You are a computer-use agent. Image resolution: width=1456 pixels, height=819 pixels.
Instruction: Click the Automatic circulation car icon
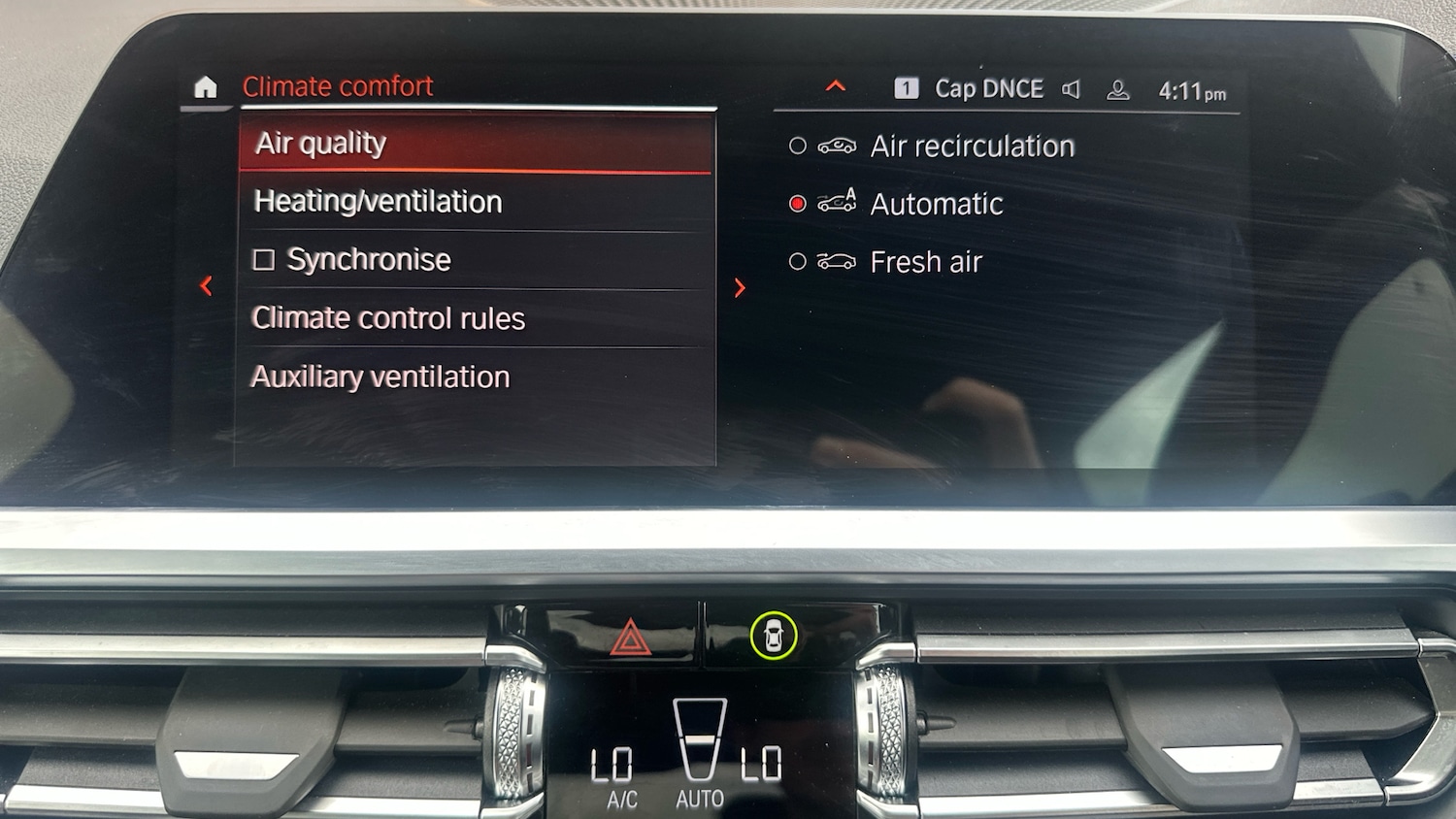pos(839,203)
